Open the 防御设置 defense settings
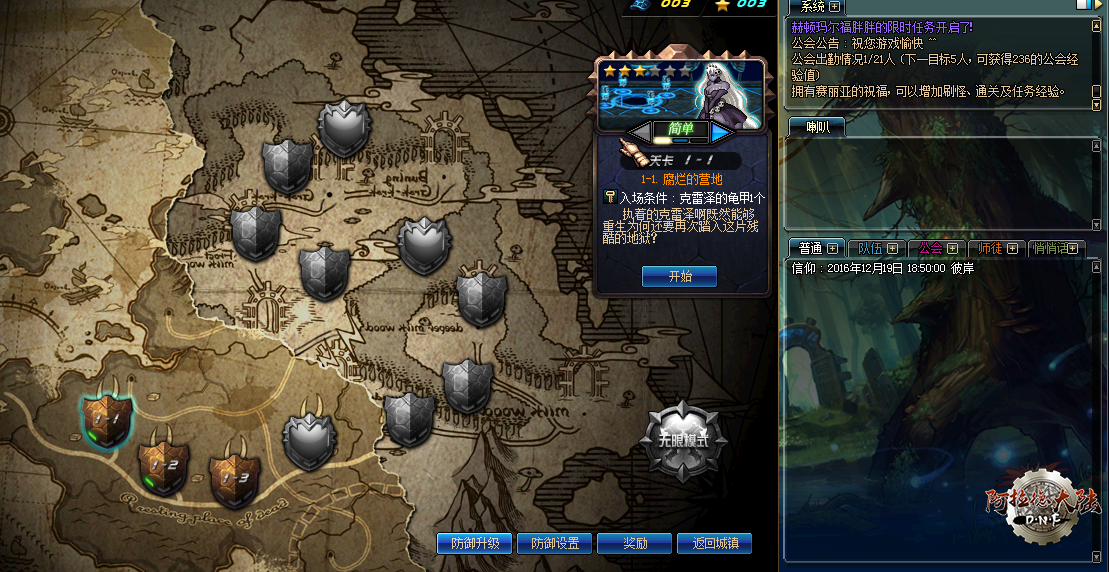This screenshot has width=1110, height=572. click(x=555, y=544)
